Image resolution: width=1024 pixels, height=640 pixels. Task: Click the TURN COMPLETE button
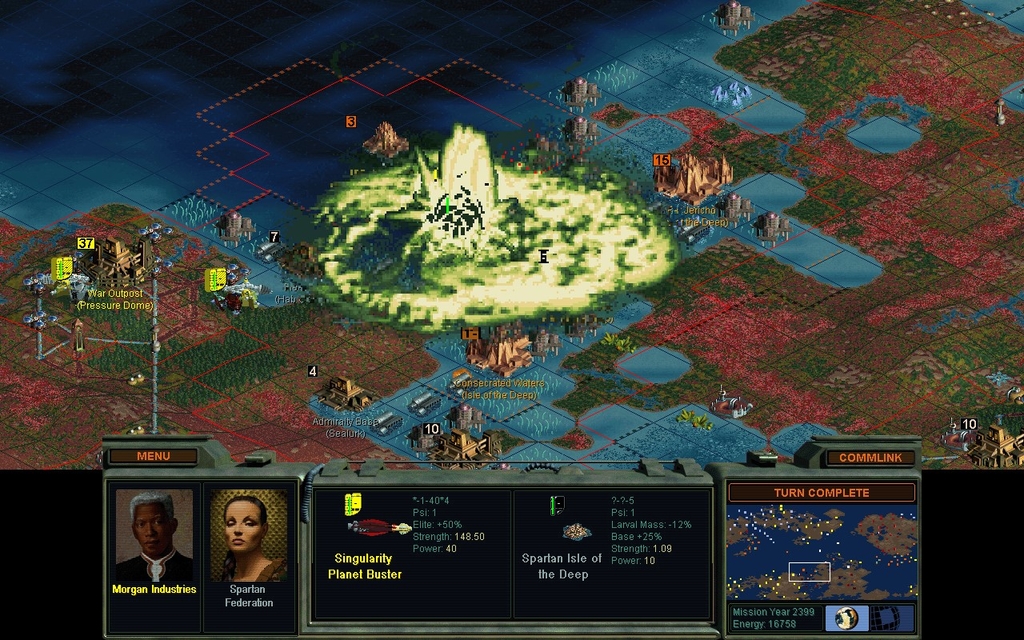click(x=821, y=492)
